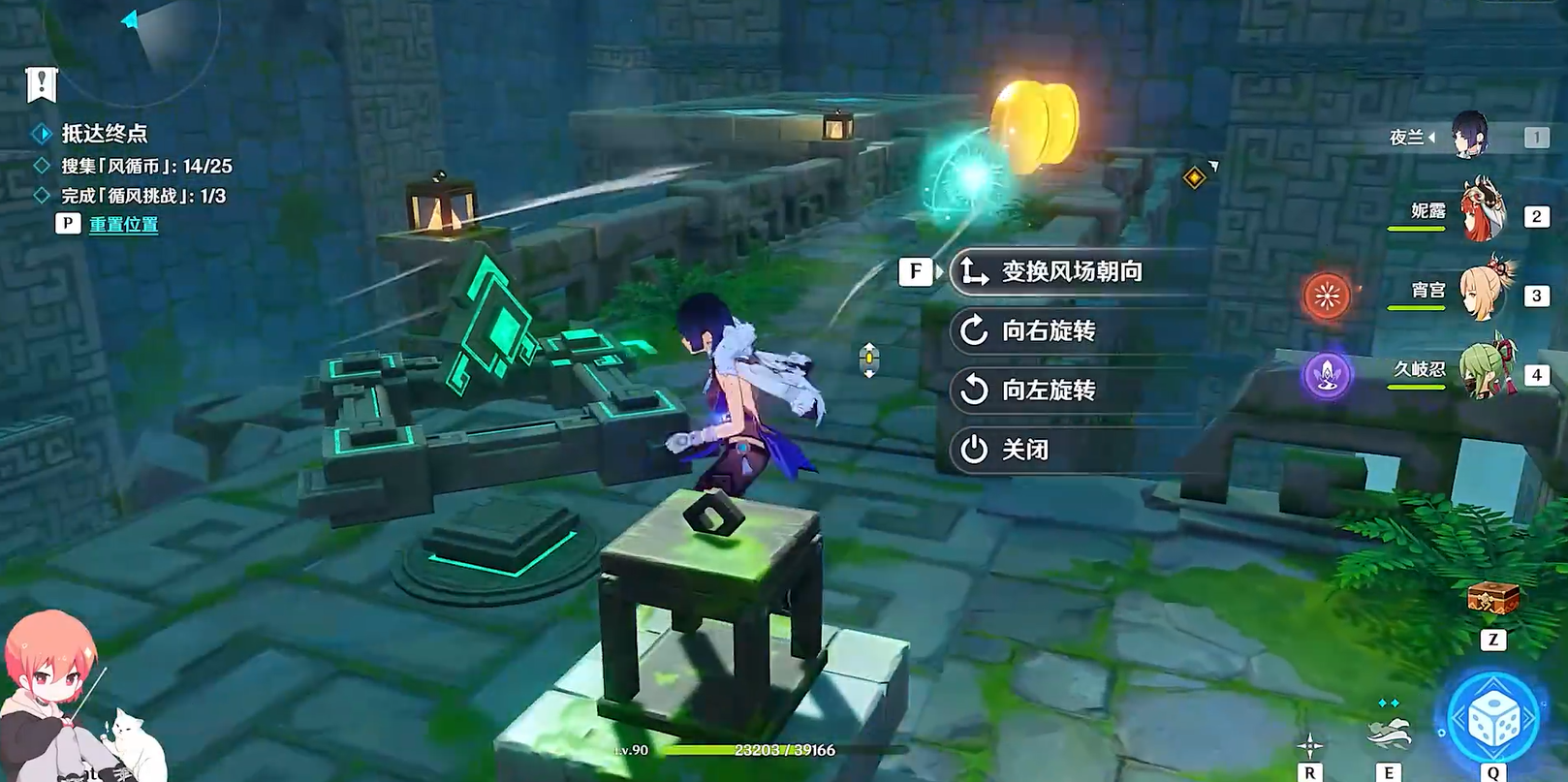Switch to party member 妮露
The width and height of the screenshot is (1568, 782).
click(1481, 211)
